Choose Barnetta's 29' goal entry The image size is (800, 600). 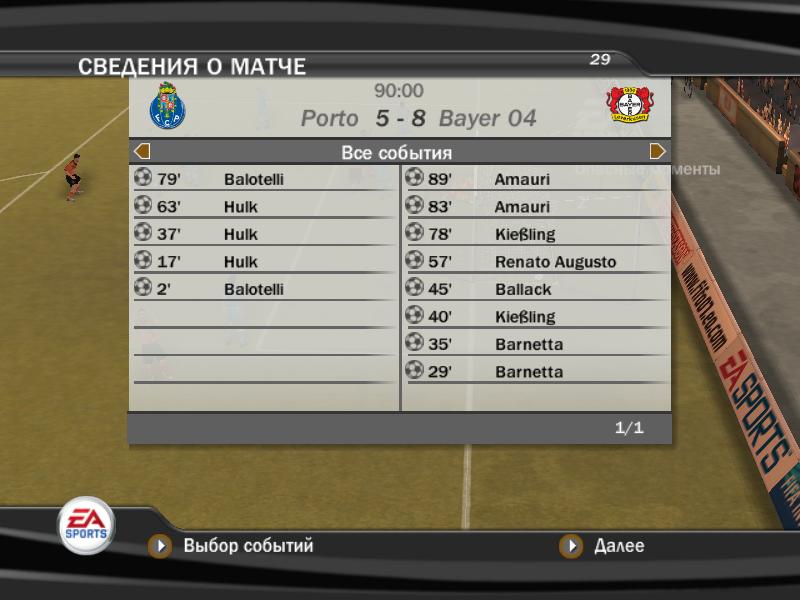tap(535, 372)
